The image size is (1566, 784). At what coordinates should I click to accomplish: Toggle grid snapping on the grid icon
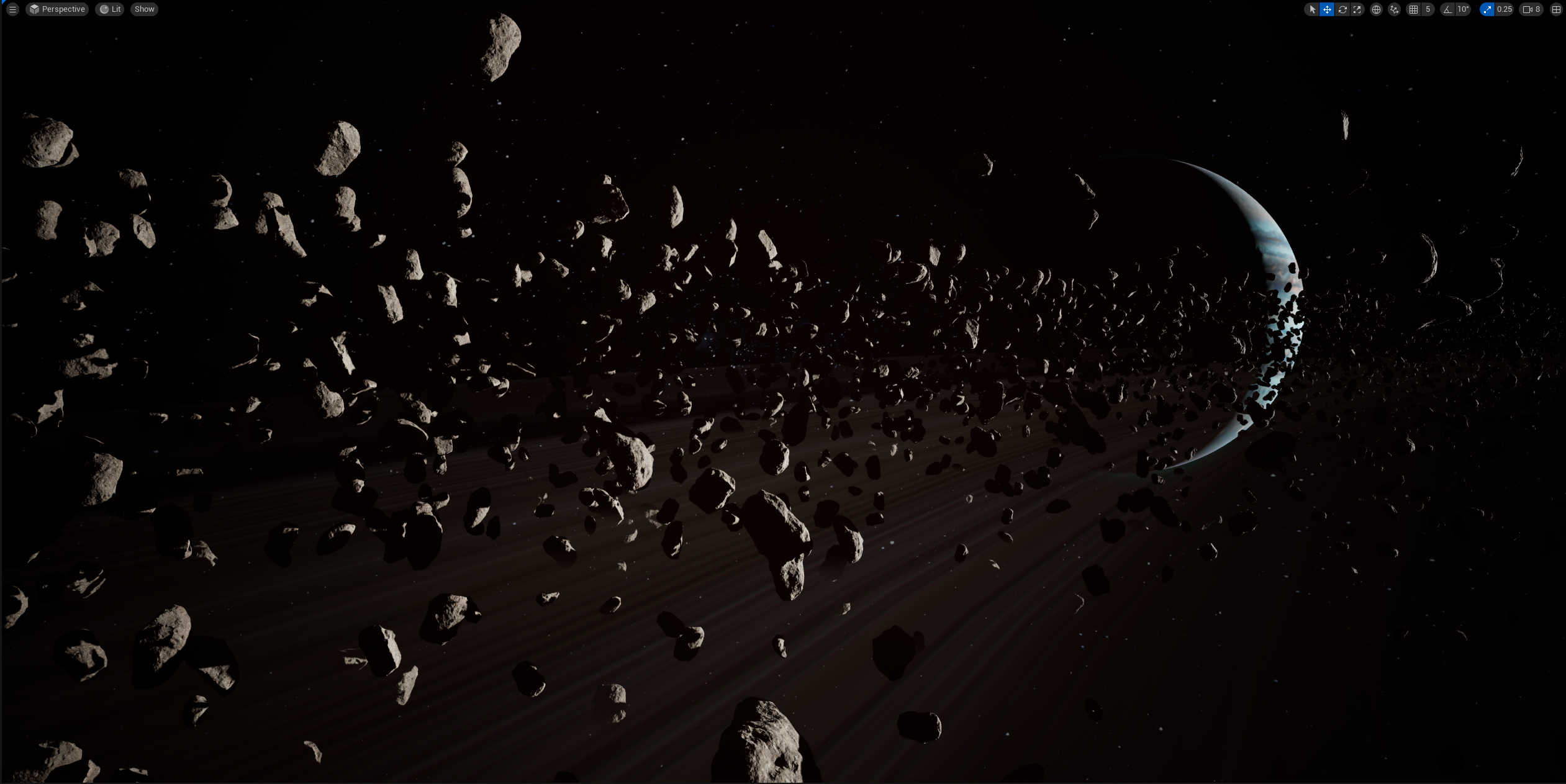click(1414, 9)
